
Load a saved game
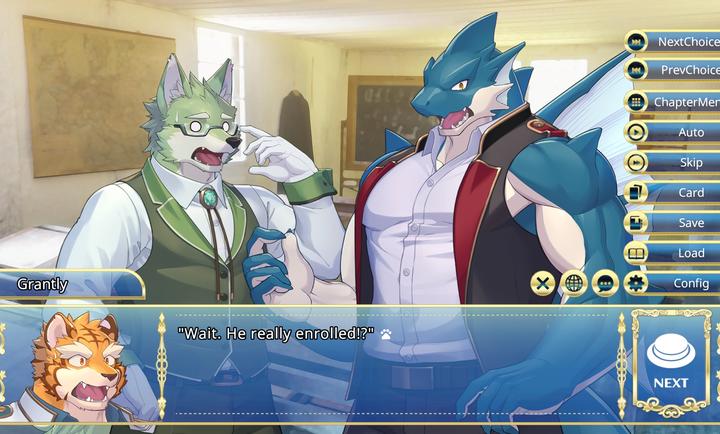(675, 253)
